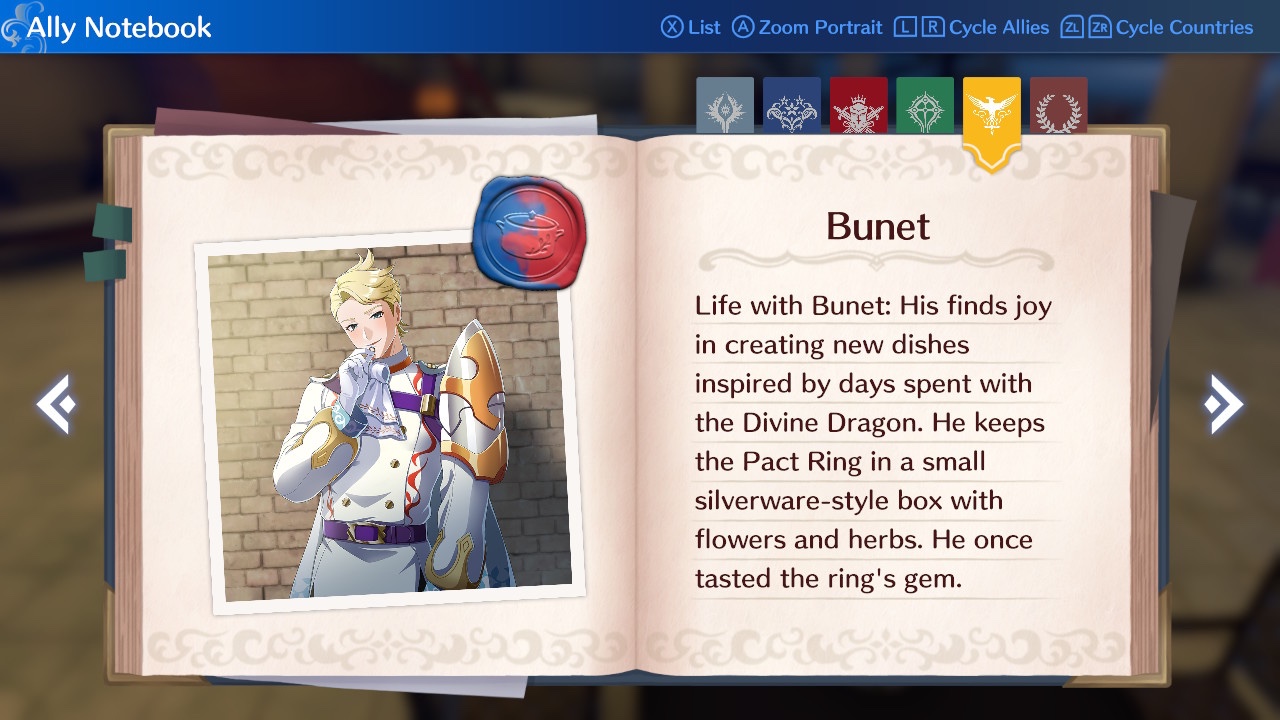Open the dark blue crest country tab
1280x720 pixels.
792,107
